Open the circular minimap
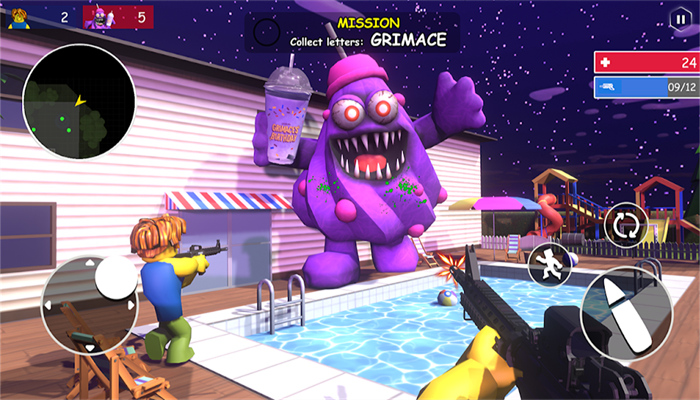Viewport: 700px width, 400px height. 78,102
